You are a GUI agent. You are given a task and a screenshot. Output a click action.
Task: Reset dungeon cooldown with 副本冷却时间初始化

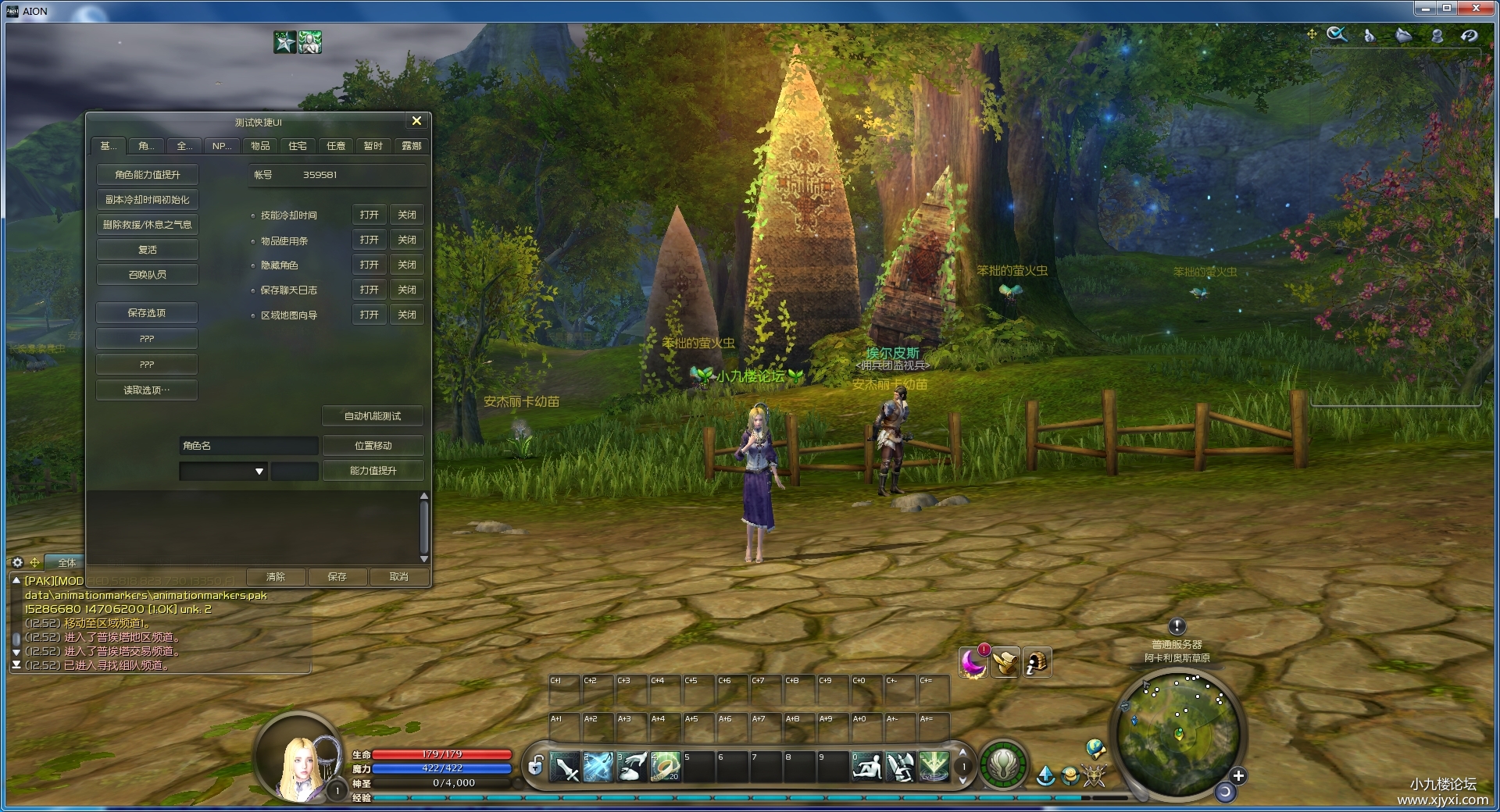[147, 200]
